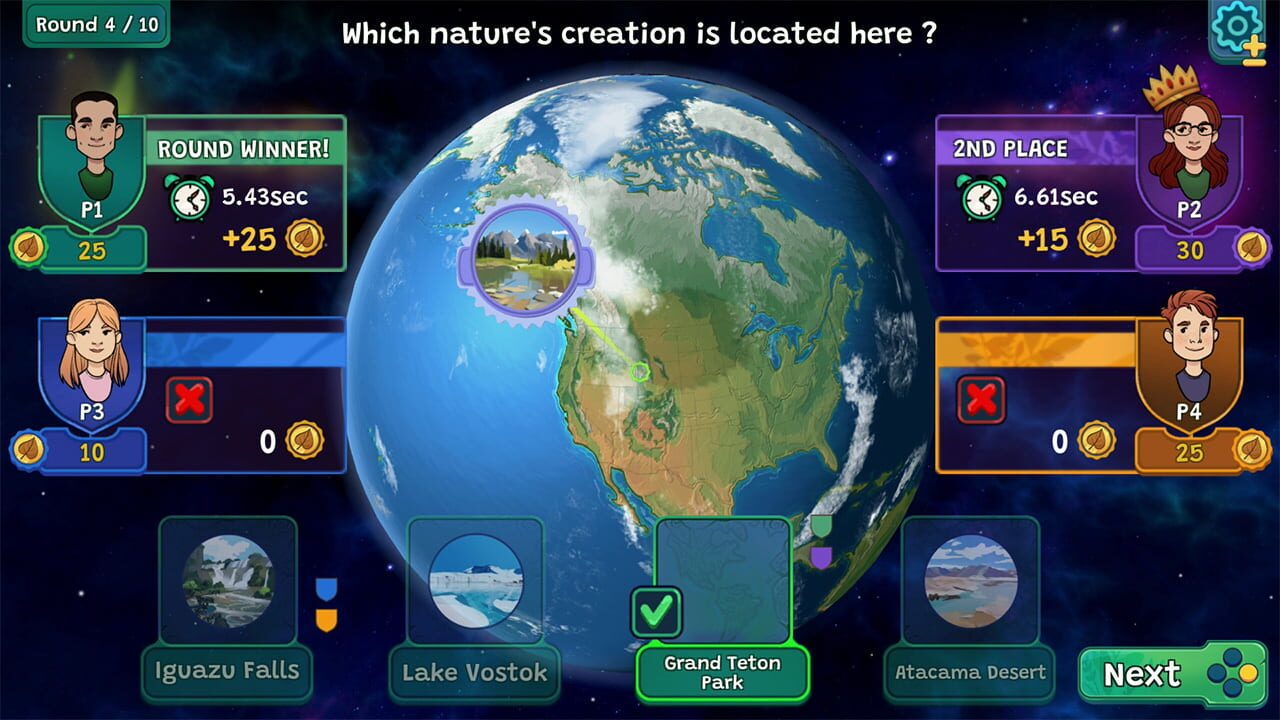Click the teal marker above Grand Teton Park
The height and width of the screenshot is (720, 1280).
coord(821,526)
